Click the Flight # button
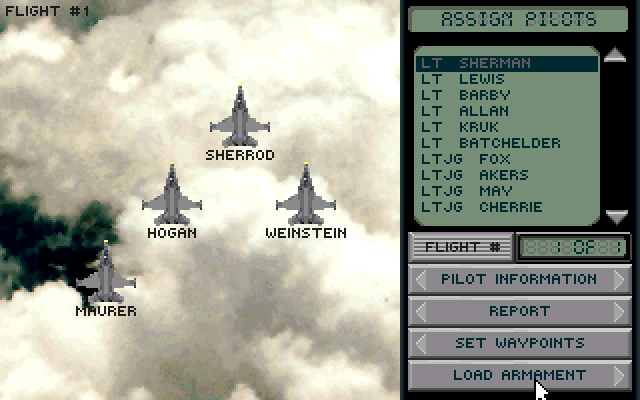The image size is (640, 400). coord(461,246)
